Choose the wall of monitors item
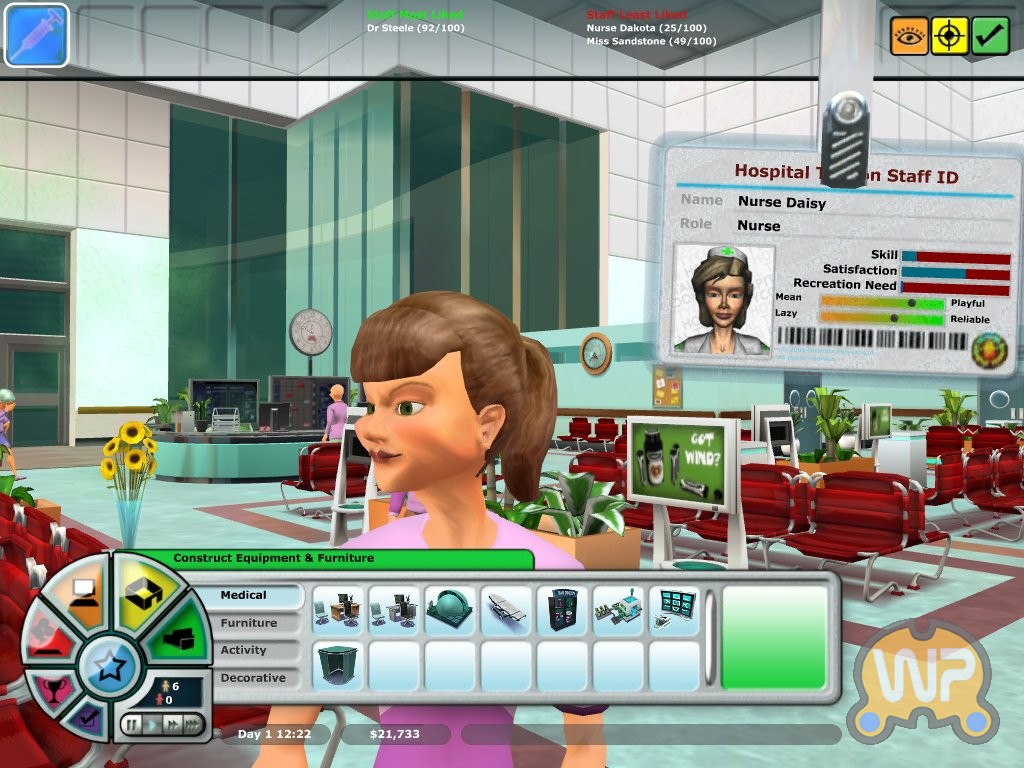 point(673,609)
